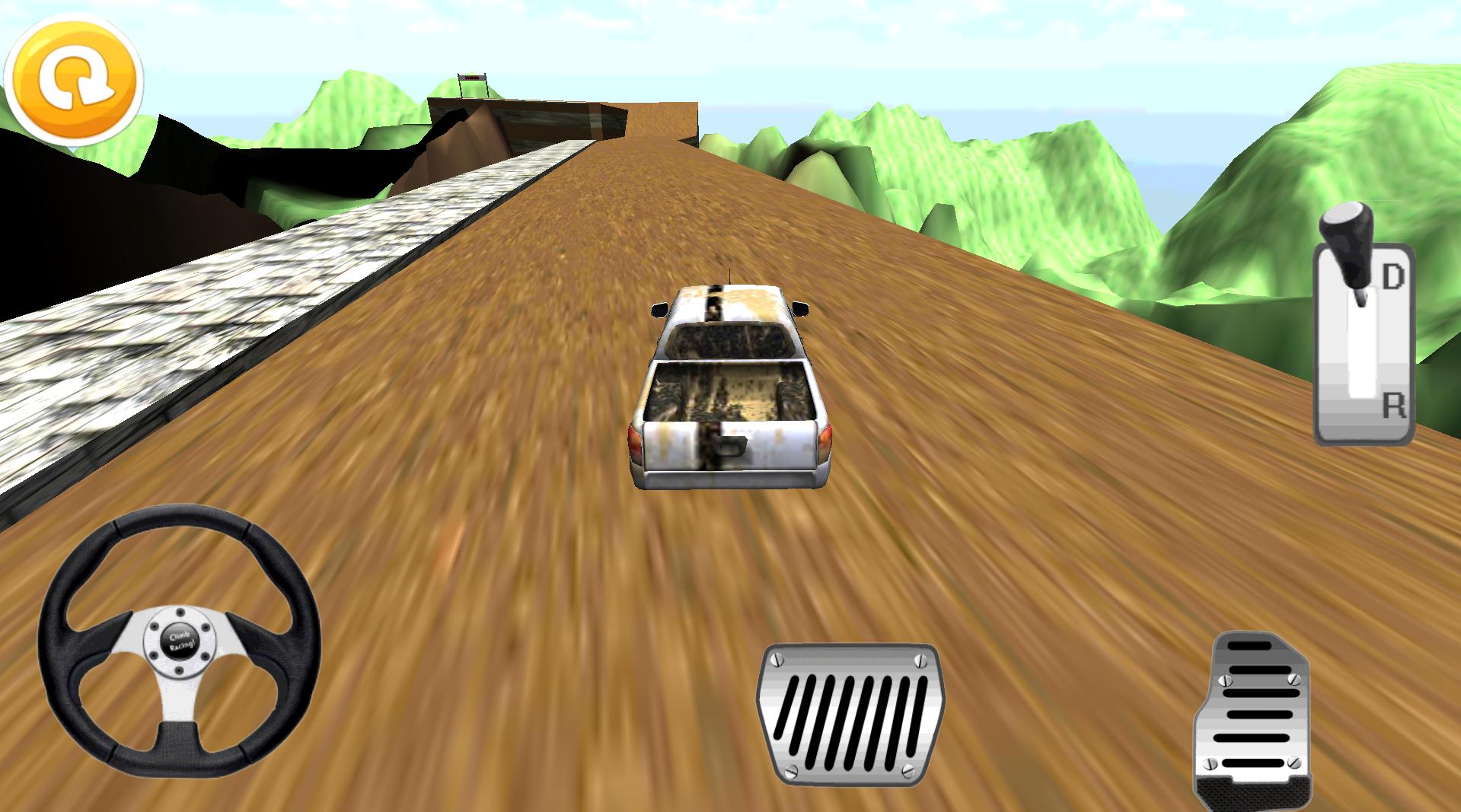Click the flag post at the hilltop

tap(472, 80)
